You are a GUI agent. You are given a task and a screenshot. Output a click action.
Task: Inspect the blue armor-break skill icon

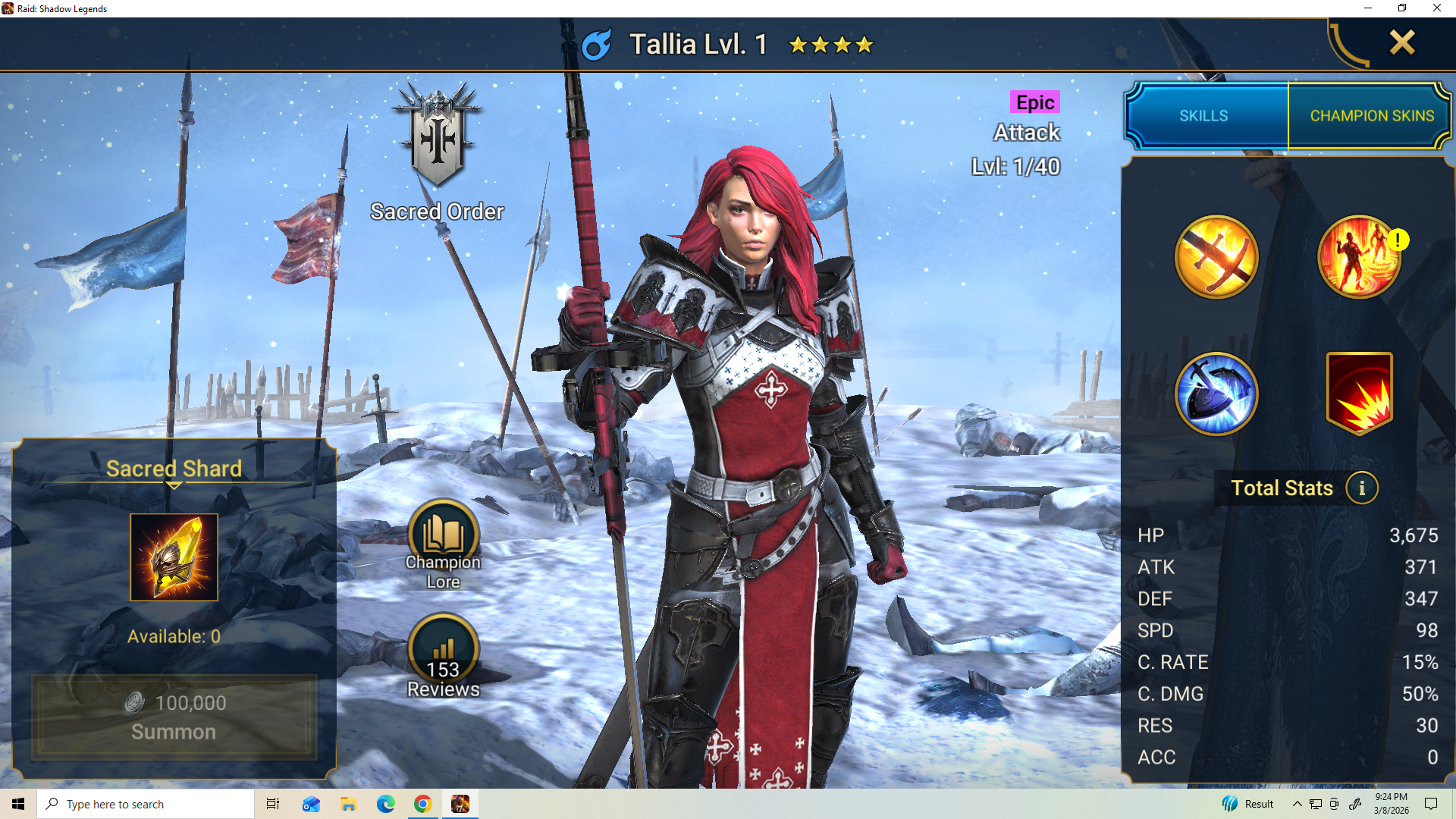tap(1216, 394)
